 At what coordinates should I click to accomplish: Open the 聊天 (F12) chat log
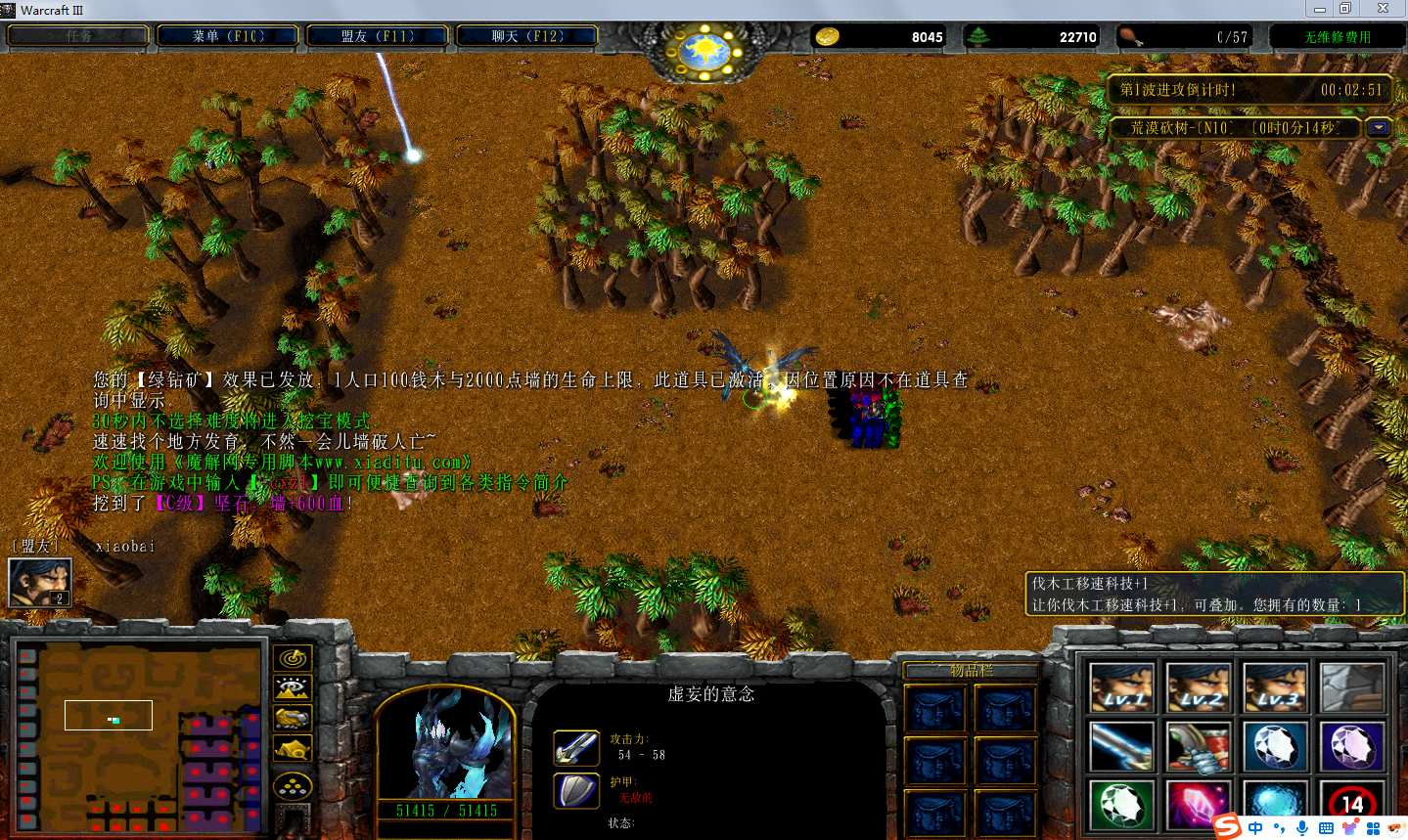pyautogui.click(x=527, y=36)
